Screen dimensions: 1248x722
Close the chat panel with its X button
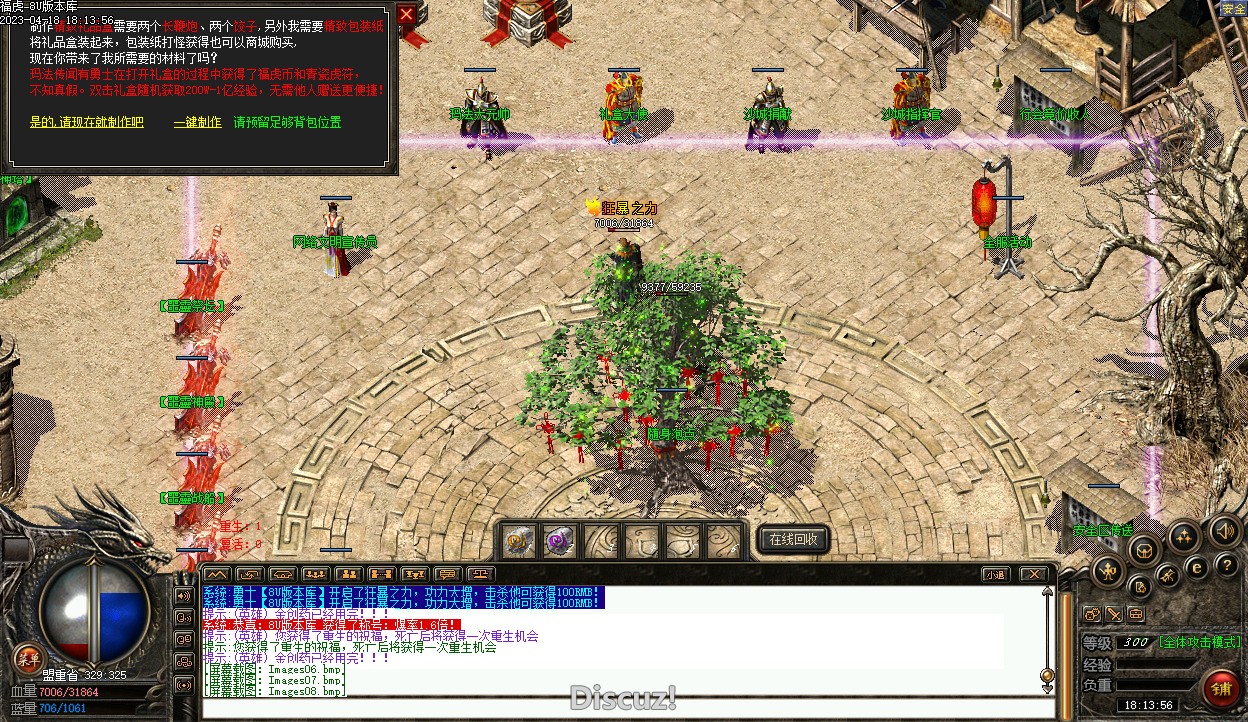click(1033, 574)
